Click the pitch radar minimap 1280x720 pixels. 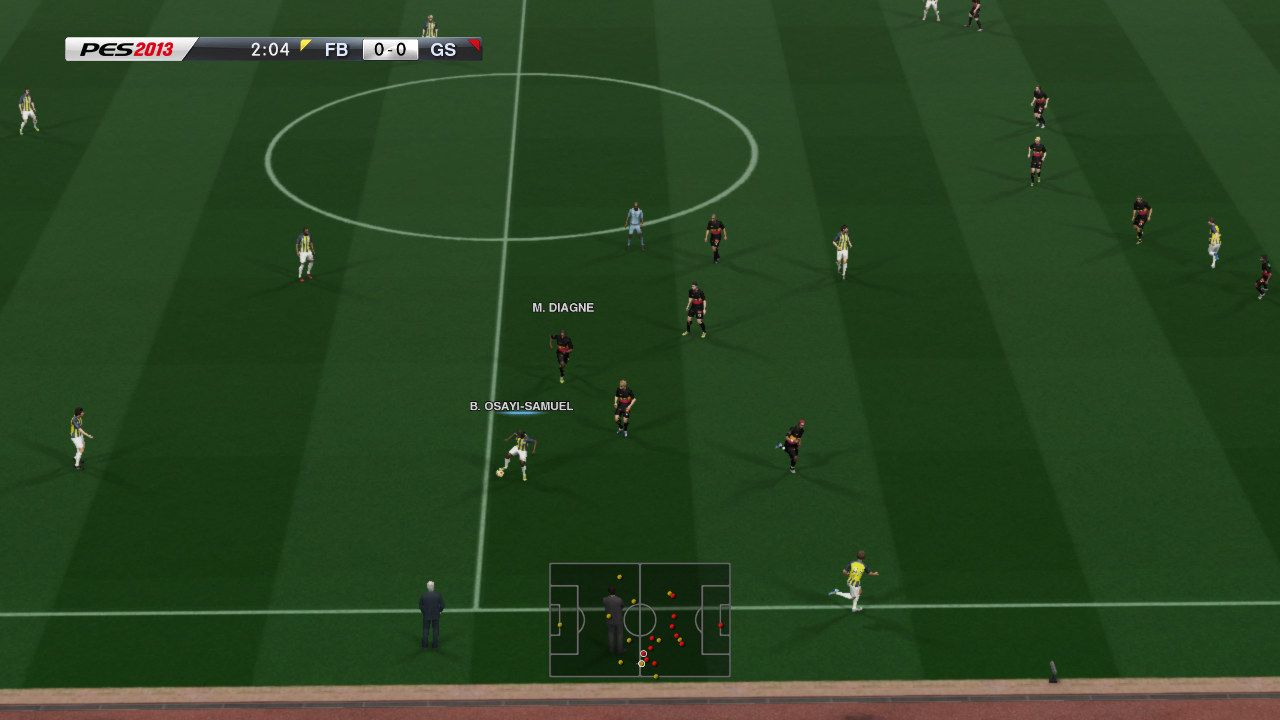[x=640, y=620]
